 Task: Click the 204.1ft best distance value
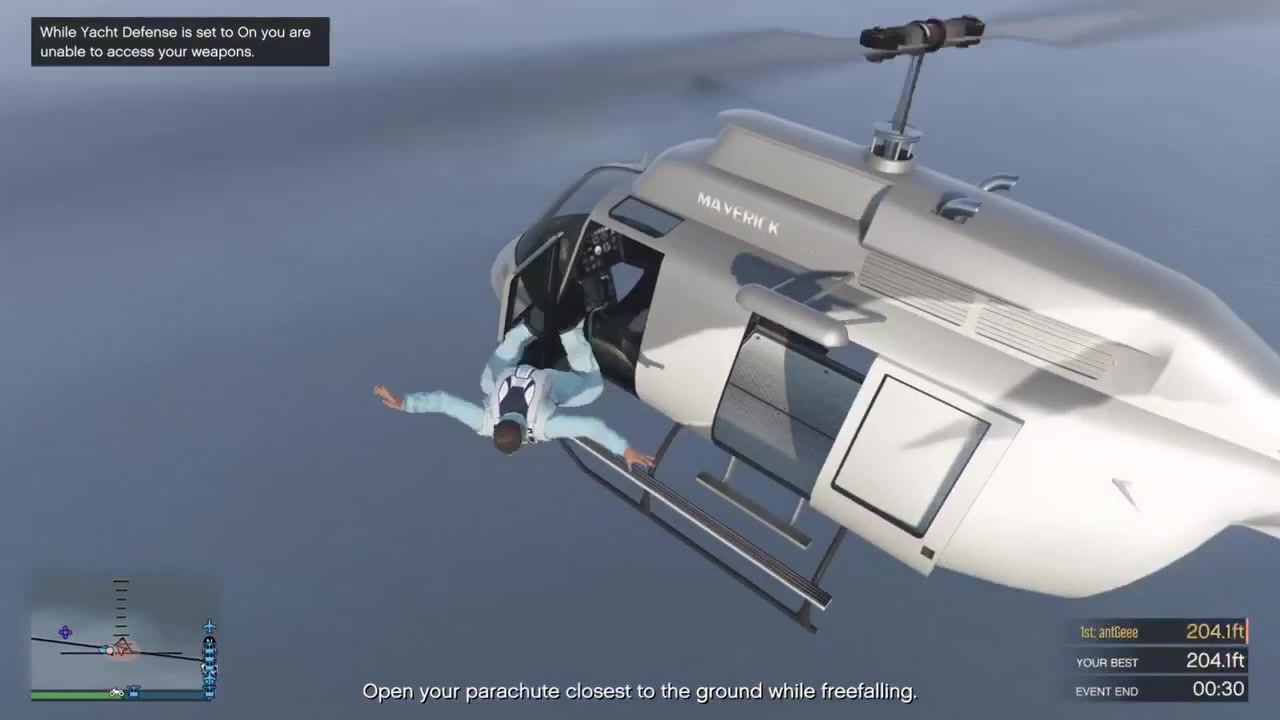[x=1215, y=661]
